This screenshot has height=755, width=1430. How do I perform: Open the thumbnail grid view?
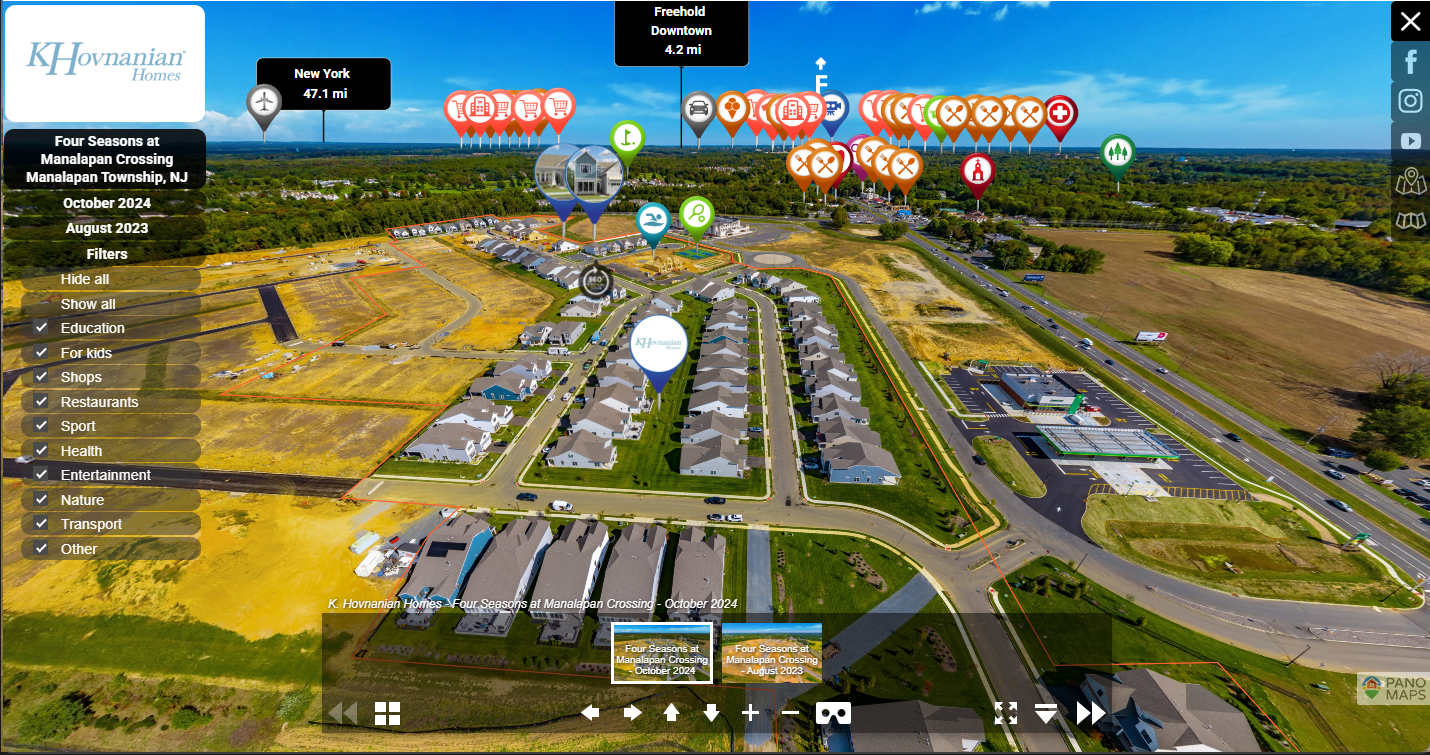(387, 713)
